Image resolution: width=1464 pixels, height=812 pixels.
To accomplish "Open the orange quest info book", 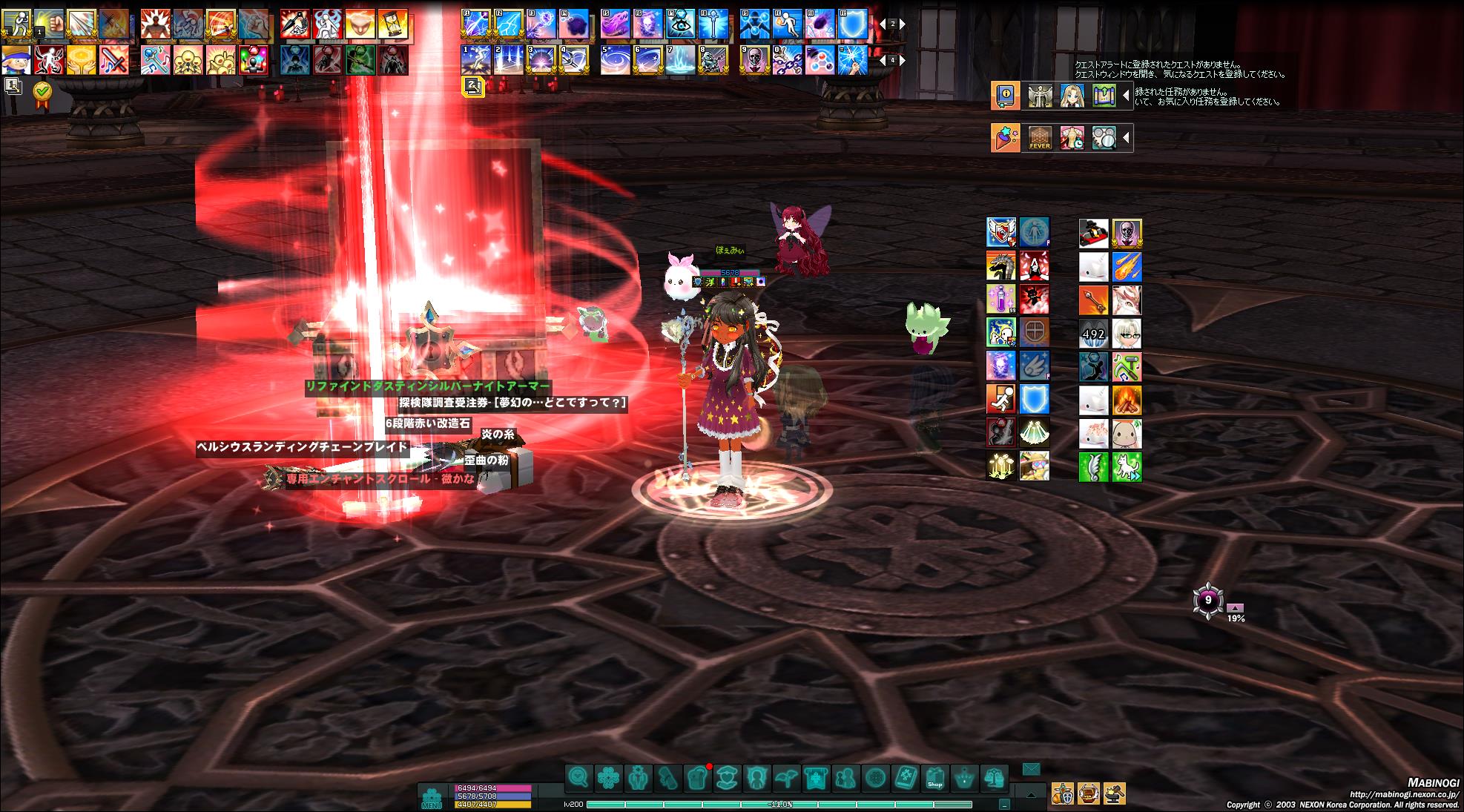I will [x=1005, y=96].
